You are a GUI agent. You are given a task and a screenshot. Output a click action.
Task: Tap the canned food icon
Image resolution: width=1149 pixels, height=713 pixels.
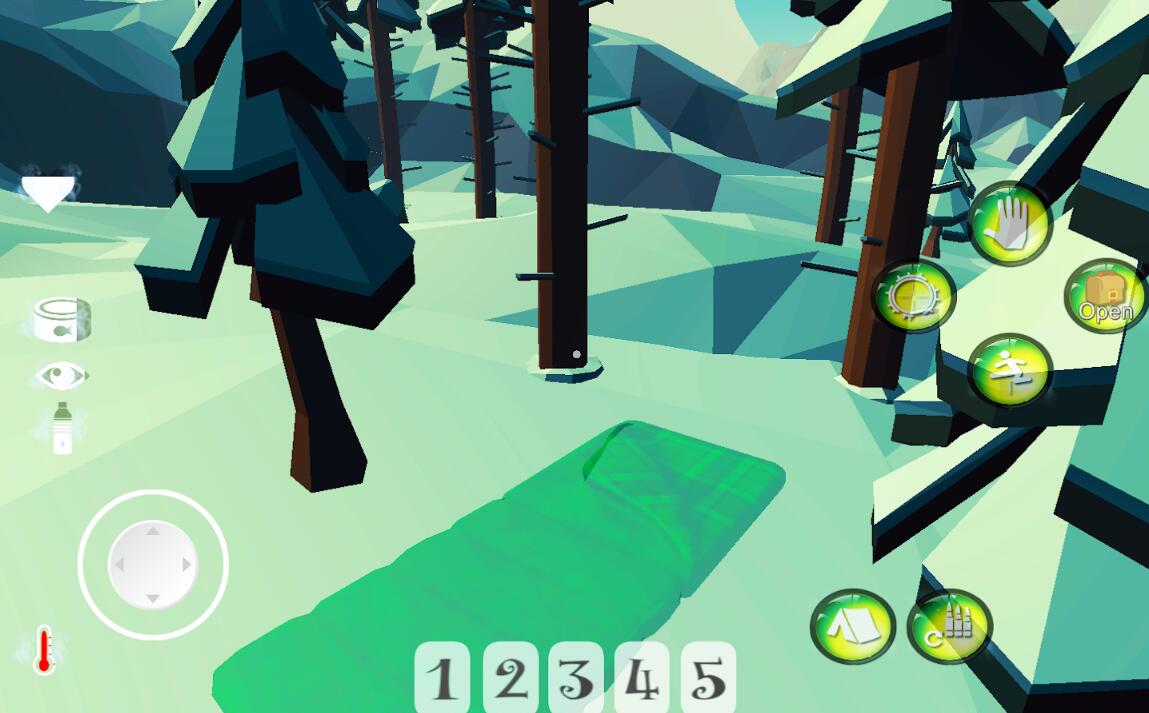click(62, 320)
